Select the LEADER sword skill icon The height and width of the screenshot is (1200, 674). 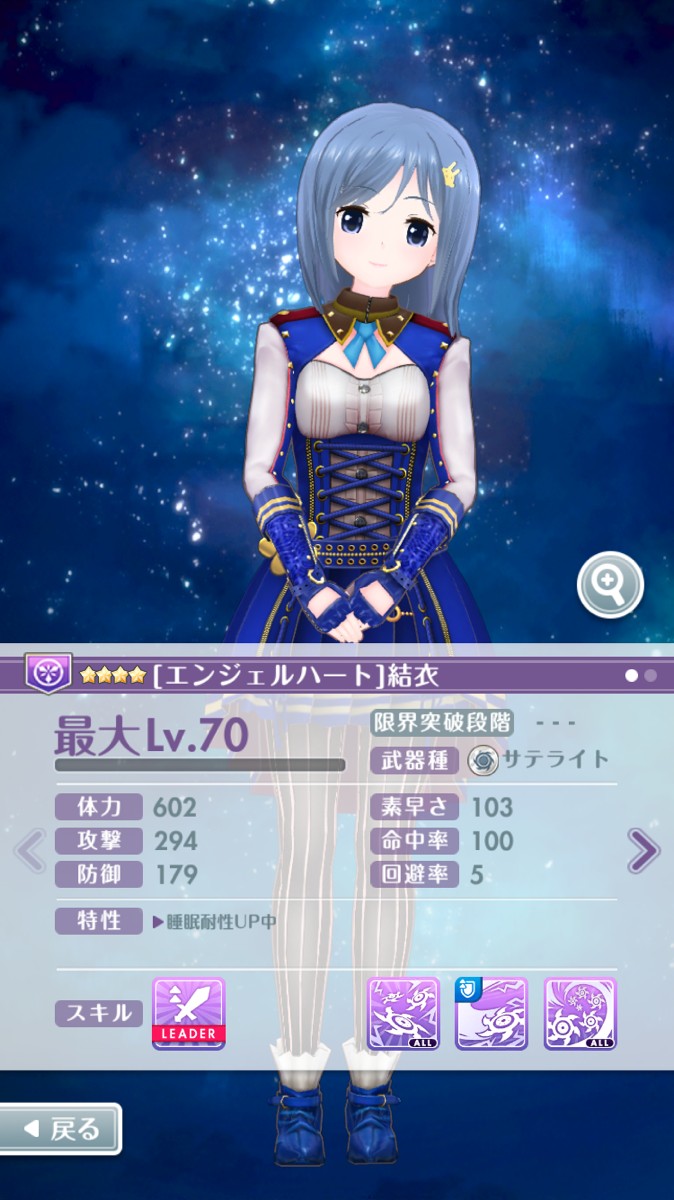189,1013
